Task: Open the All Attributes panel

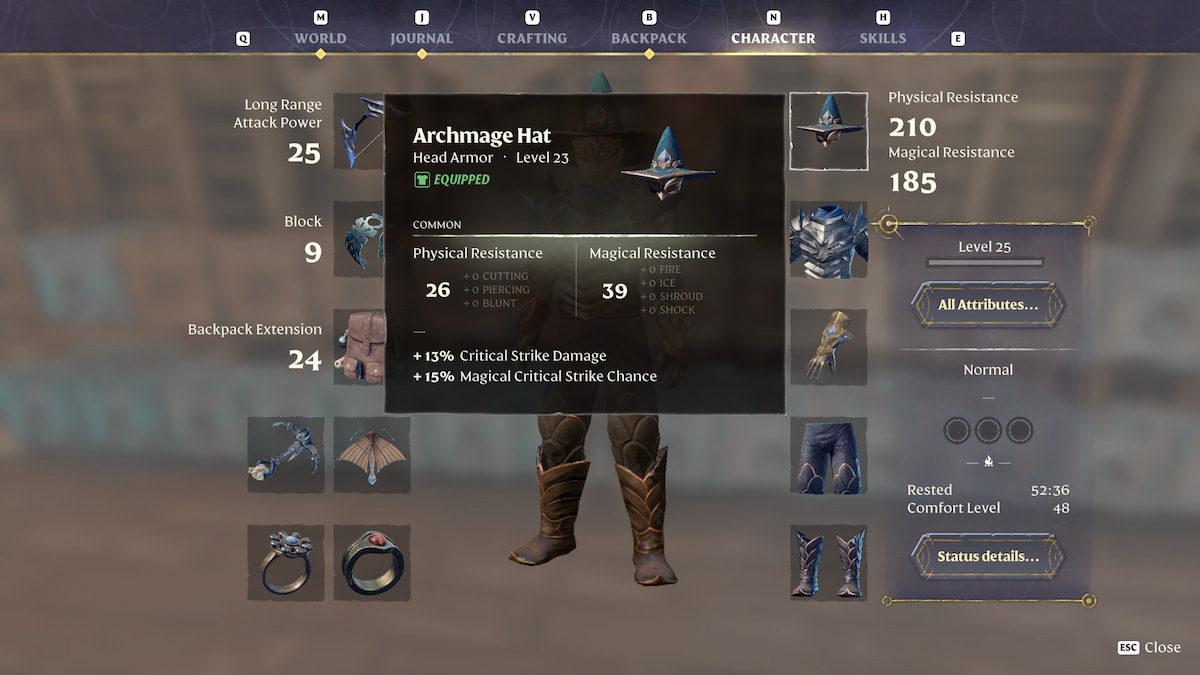Action: pos(987,305)
